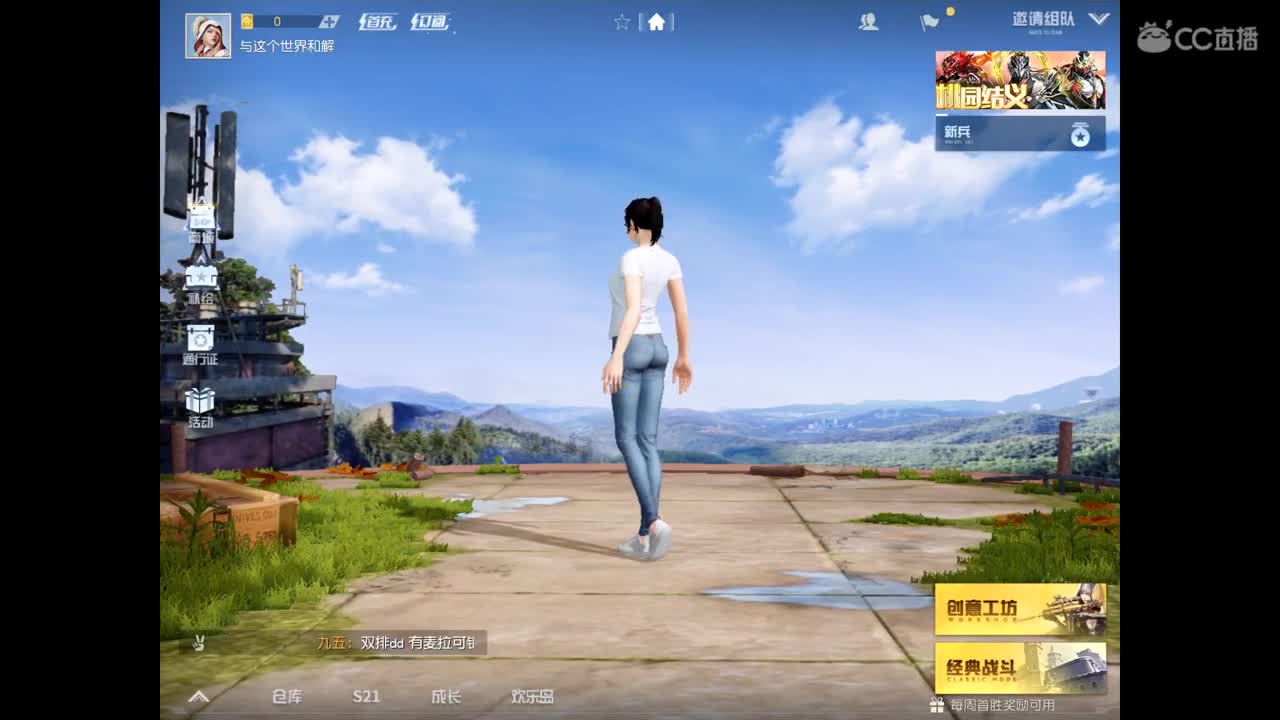The width and height of the screenshot is (1280, 720).
Task: Open the friends list icon on top bar
Action: [x=867, y=23]
